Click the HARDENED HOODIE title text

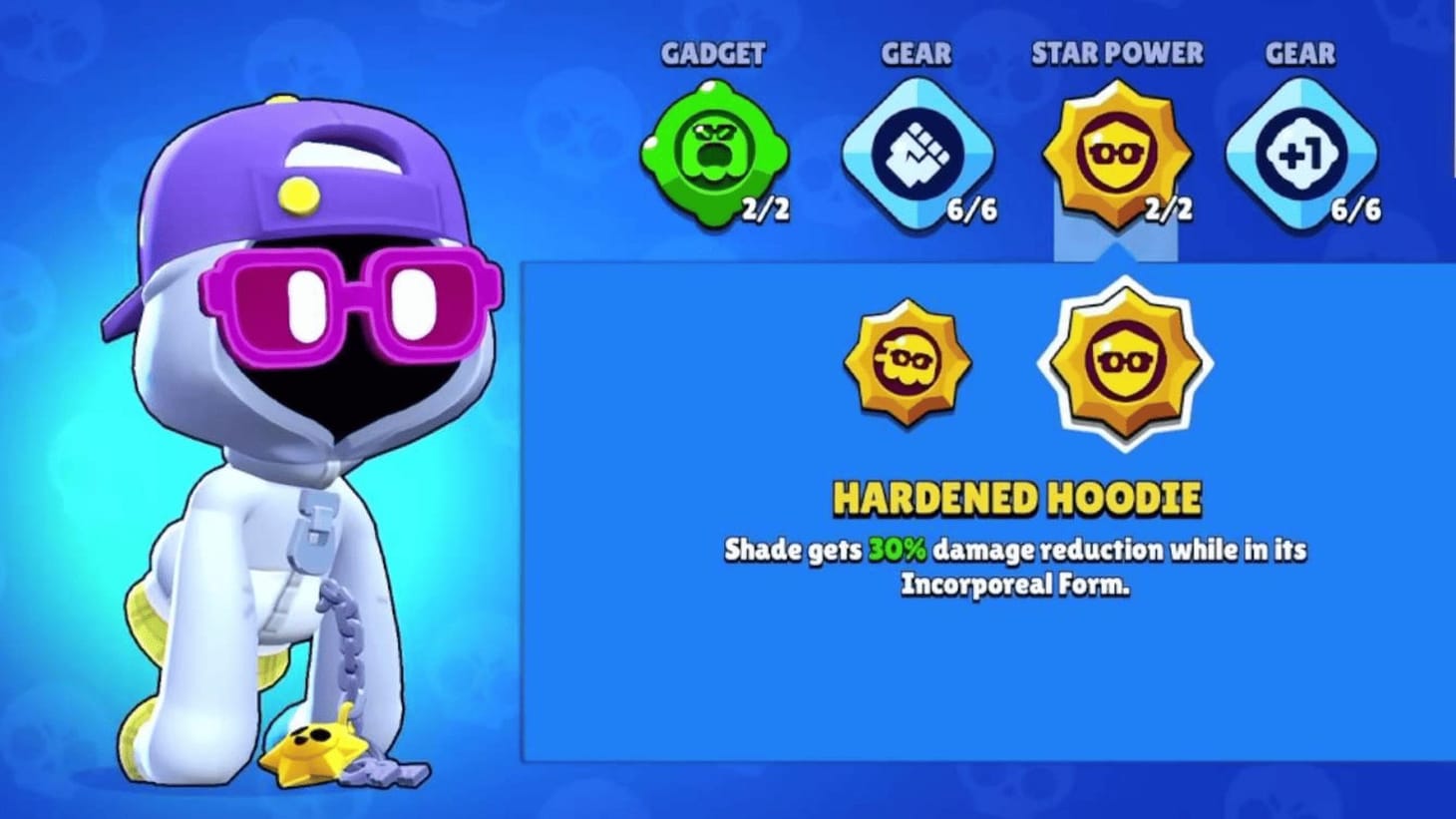click(1019, 496)
